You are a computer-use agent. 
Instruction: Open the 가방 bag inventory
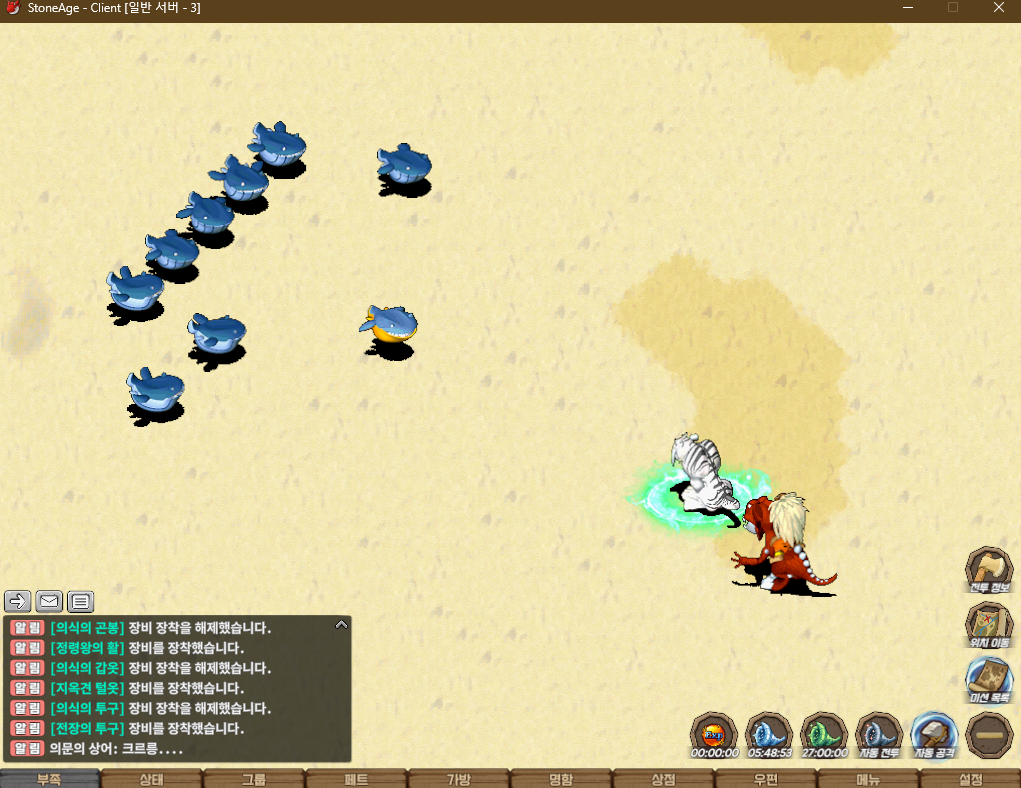click(x=459, y=779)
